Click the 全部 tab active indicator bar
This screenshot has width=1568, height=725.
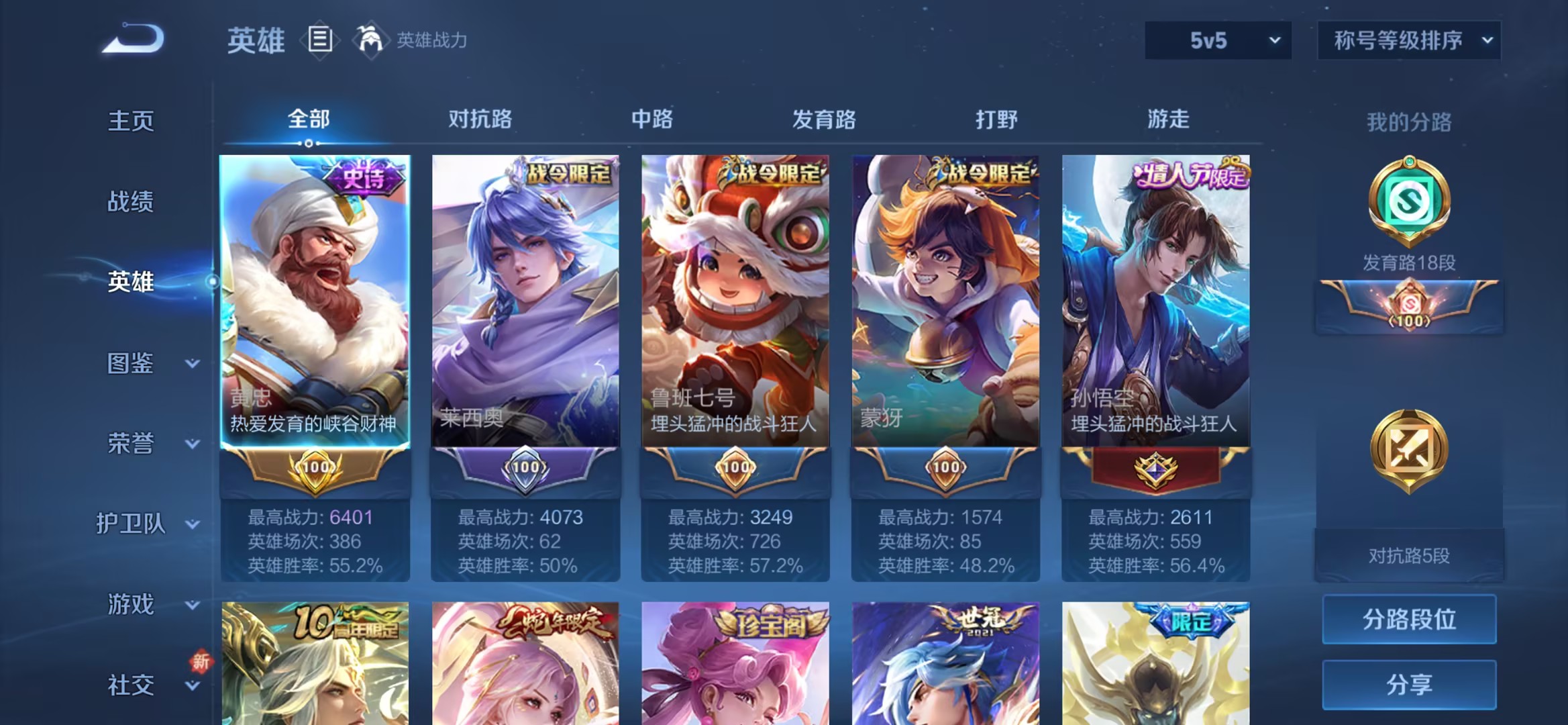[x=309, y=142]
